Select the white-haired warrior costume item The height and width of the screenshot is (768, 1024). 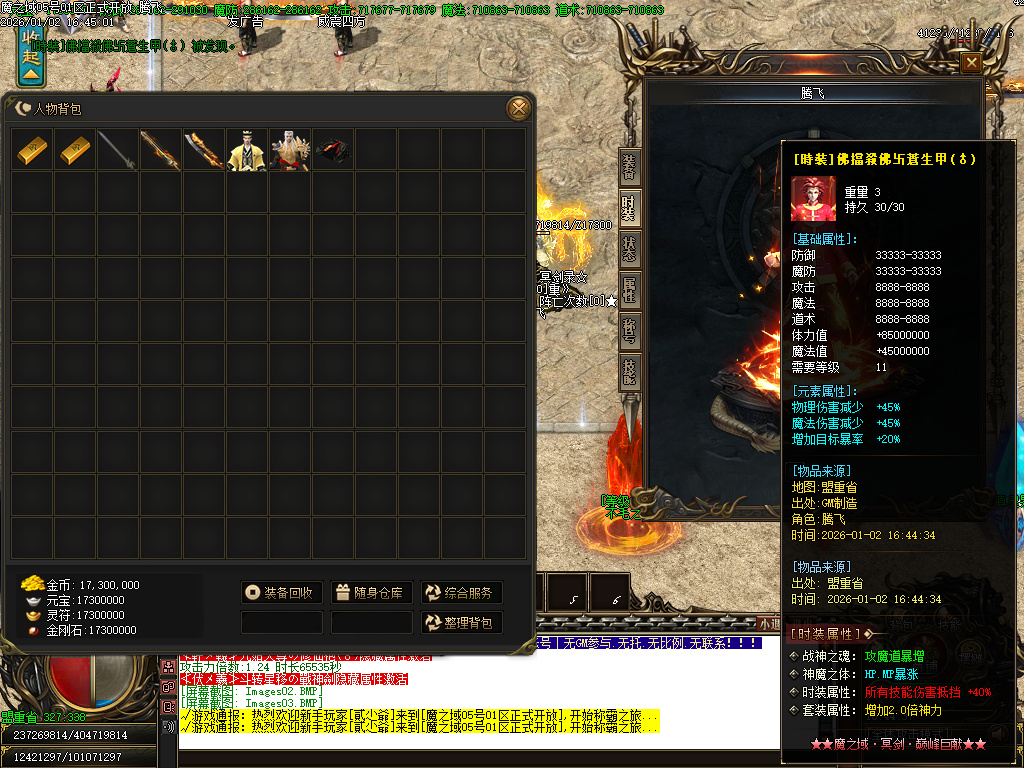click(x=289, y=150)
